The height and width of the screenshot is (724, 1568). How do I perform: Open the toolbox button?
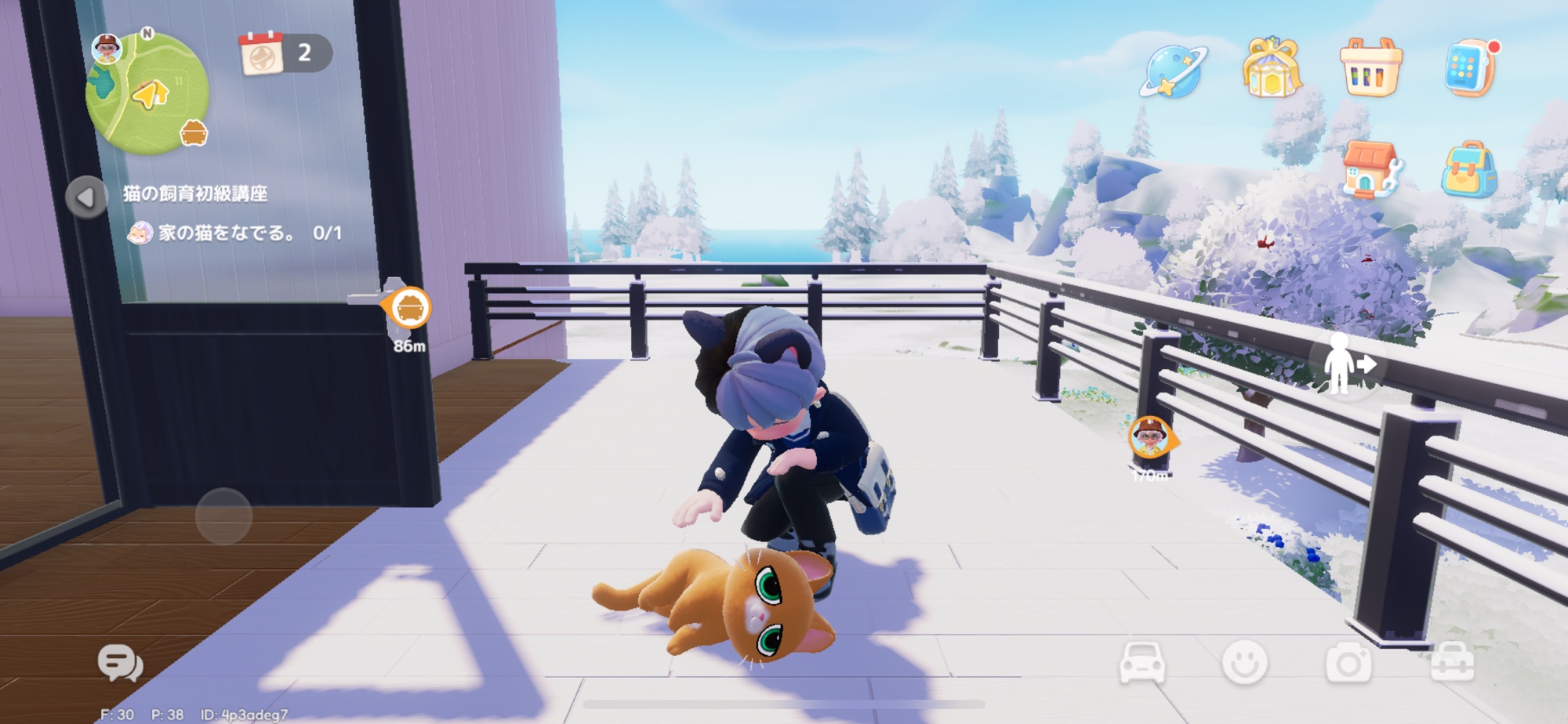1452,664
